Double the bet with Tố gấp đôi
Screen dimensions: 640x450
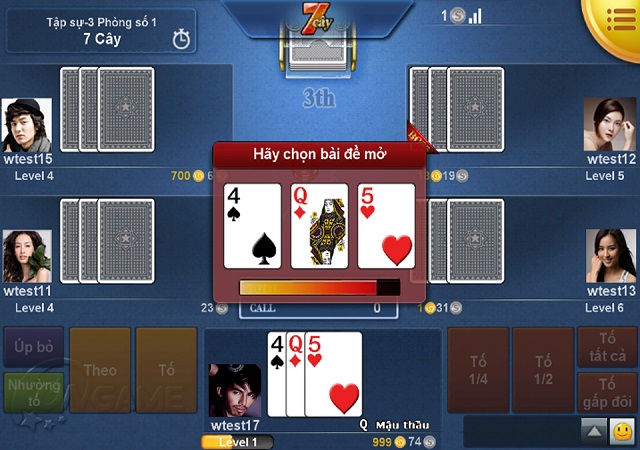pos(608,392)
